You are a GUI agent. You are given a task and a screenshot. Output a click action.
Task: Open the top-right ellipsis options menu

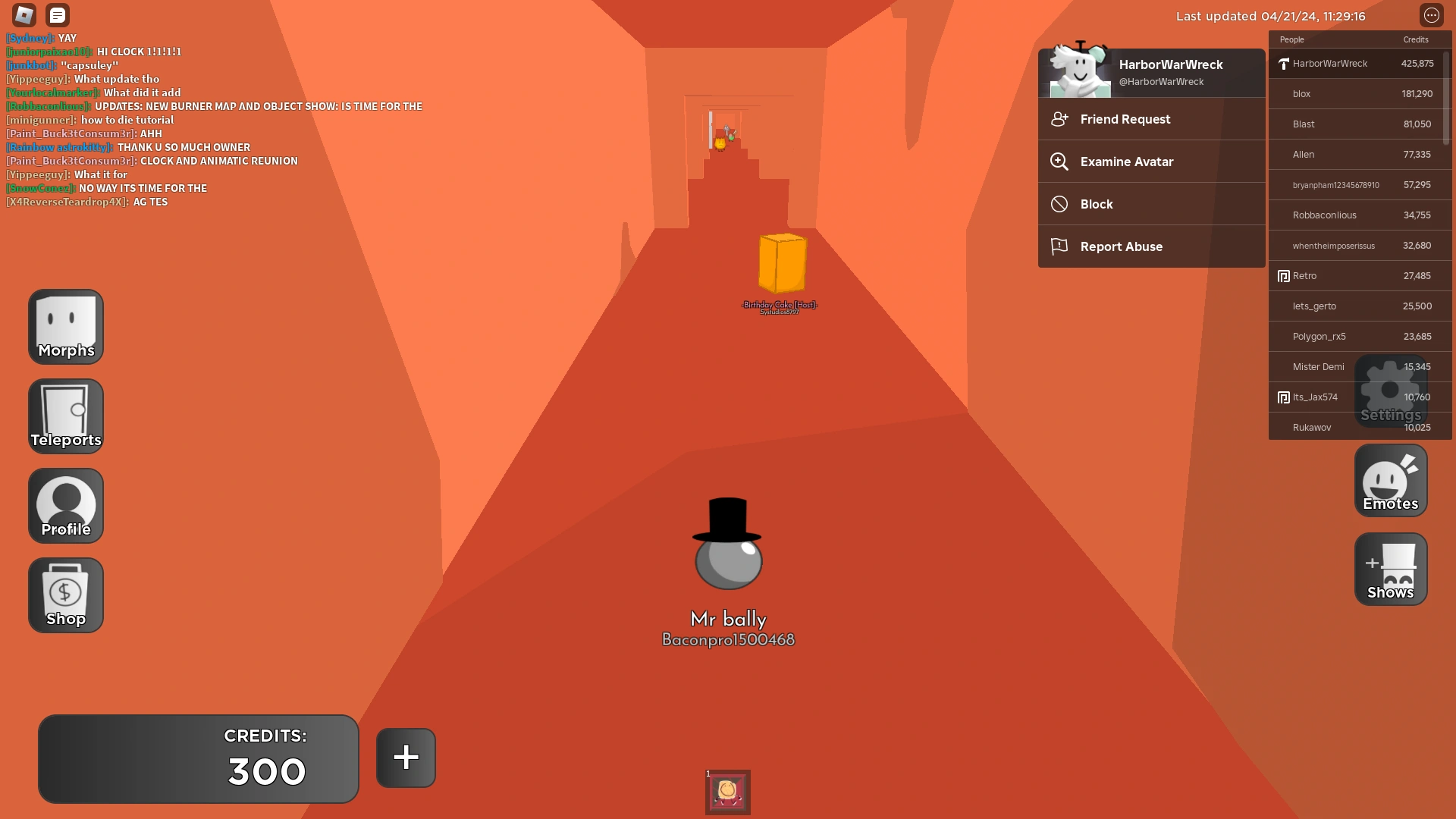coord(1432,14)
